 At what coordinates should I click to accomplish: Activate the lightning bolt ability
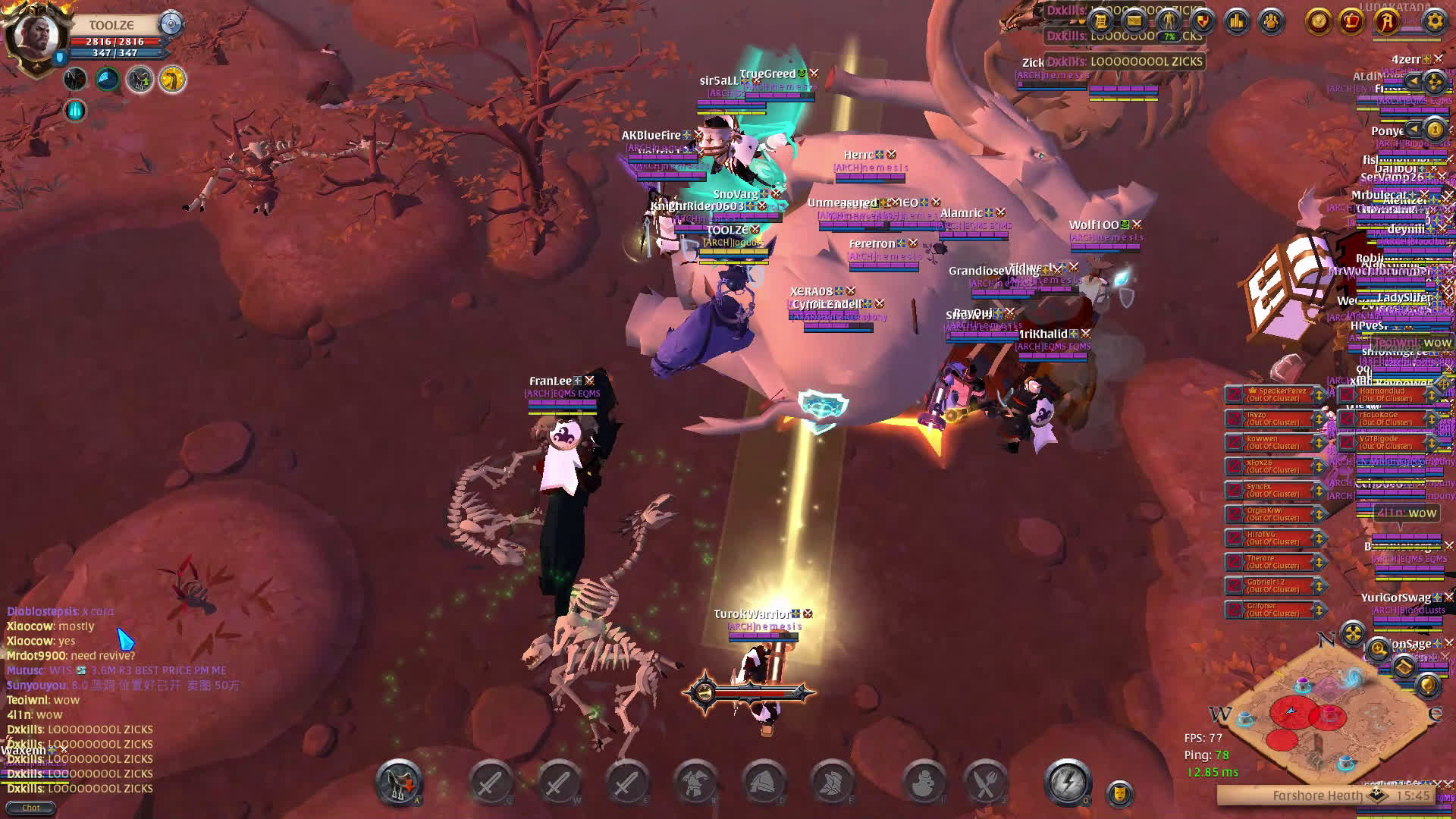click(x=1068, y=782)
